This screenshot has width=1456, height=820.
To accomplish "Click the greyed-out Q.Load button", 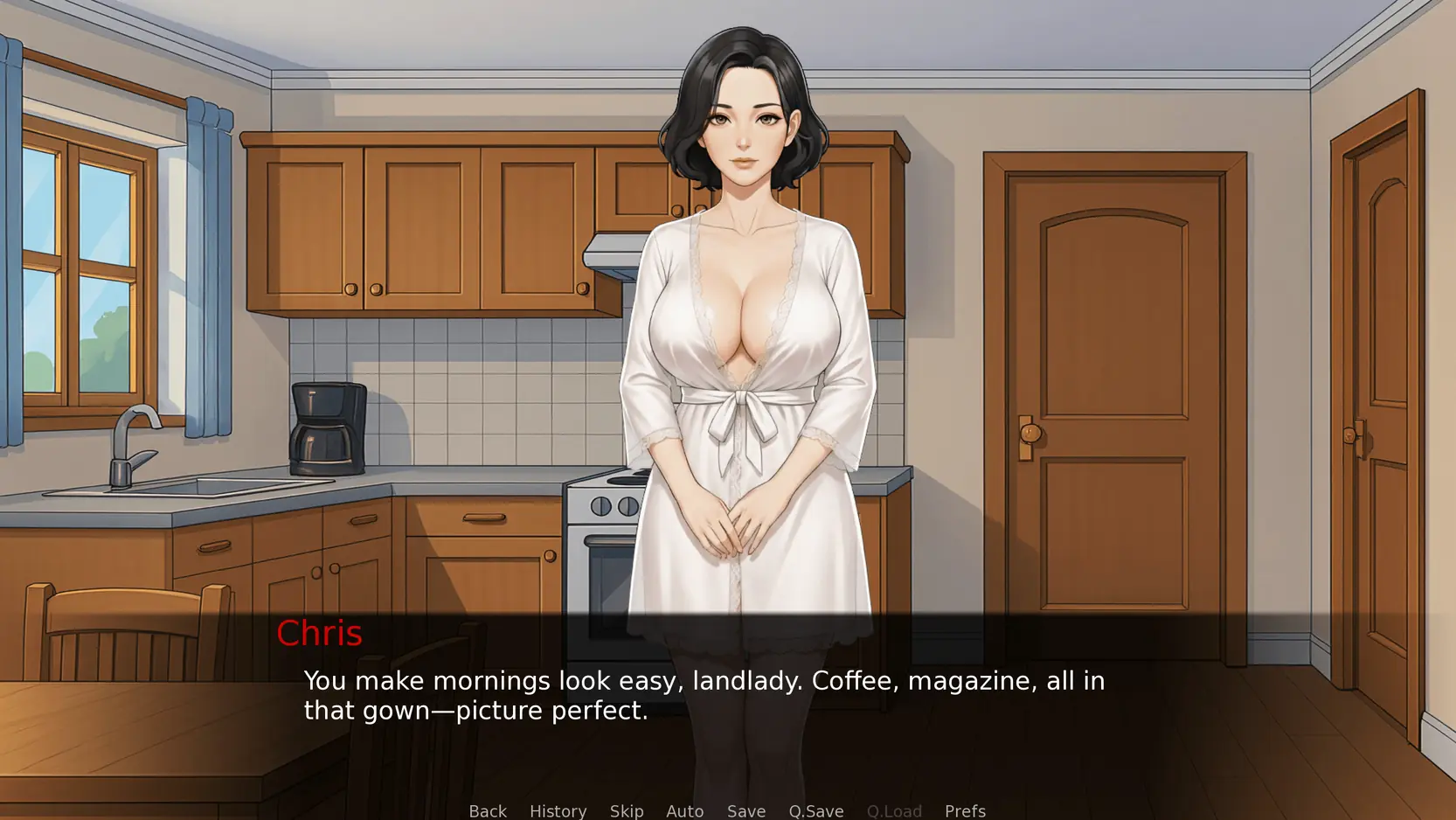I will click(894, 810).
